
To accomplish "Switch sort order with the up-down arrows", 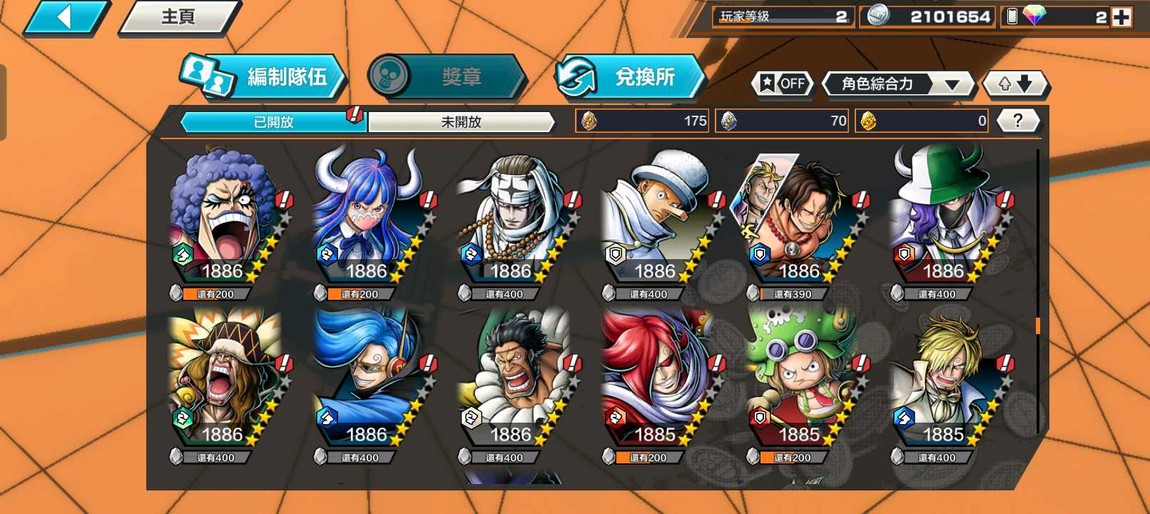I will (x=1016, y=84).
